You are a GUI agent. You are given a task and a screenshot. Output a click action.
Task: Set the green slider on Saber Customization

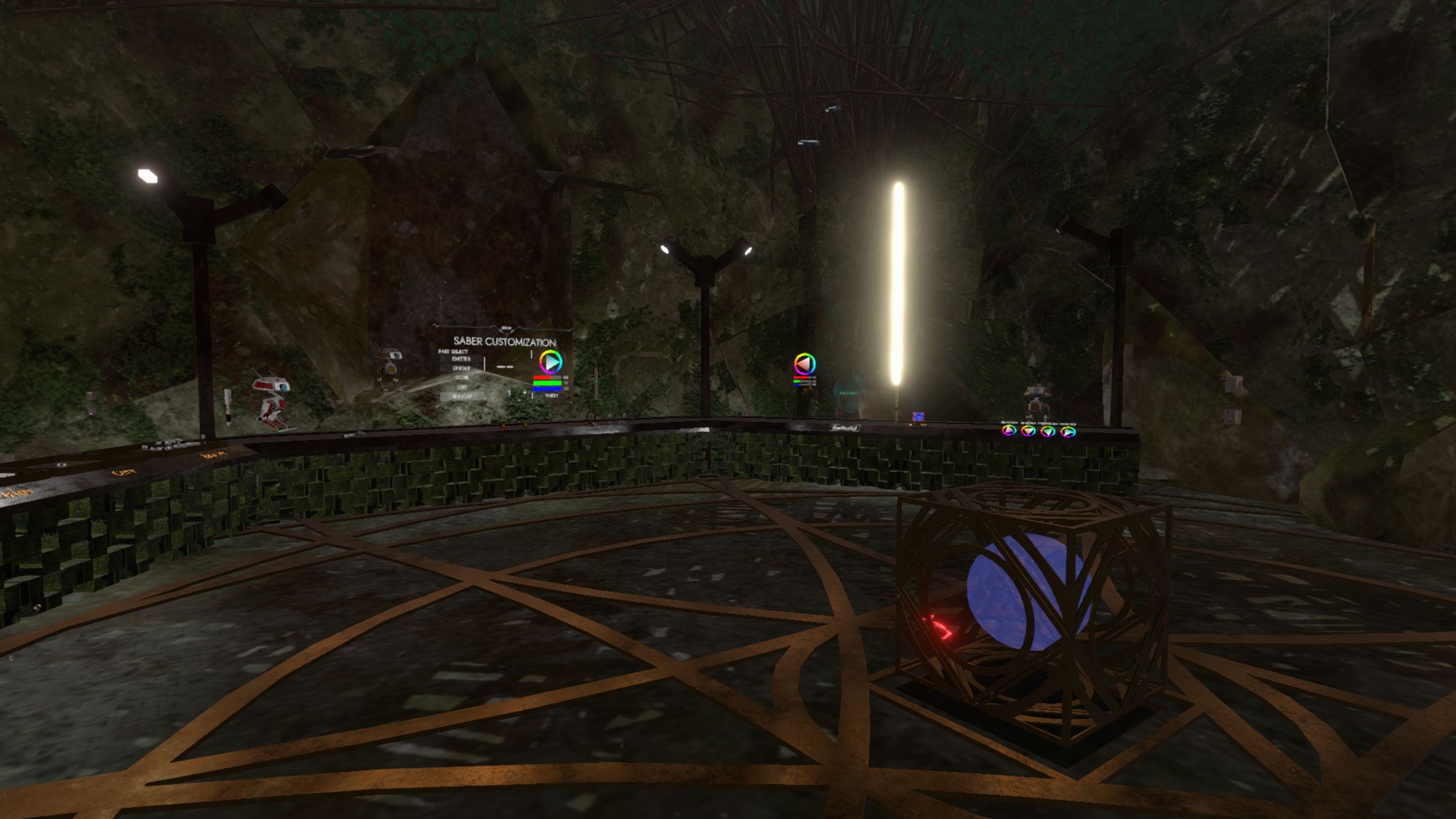coord(547,383)
